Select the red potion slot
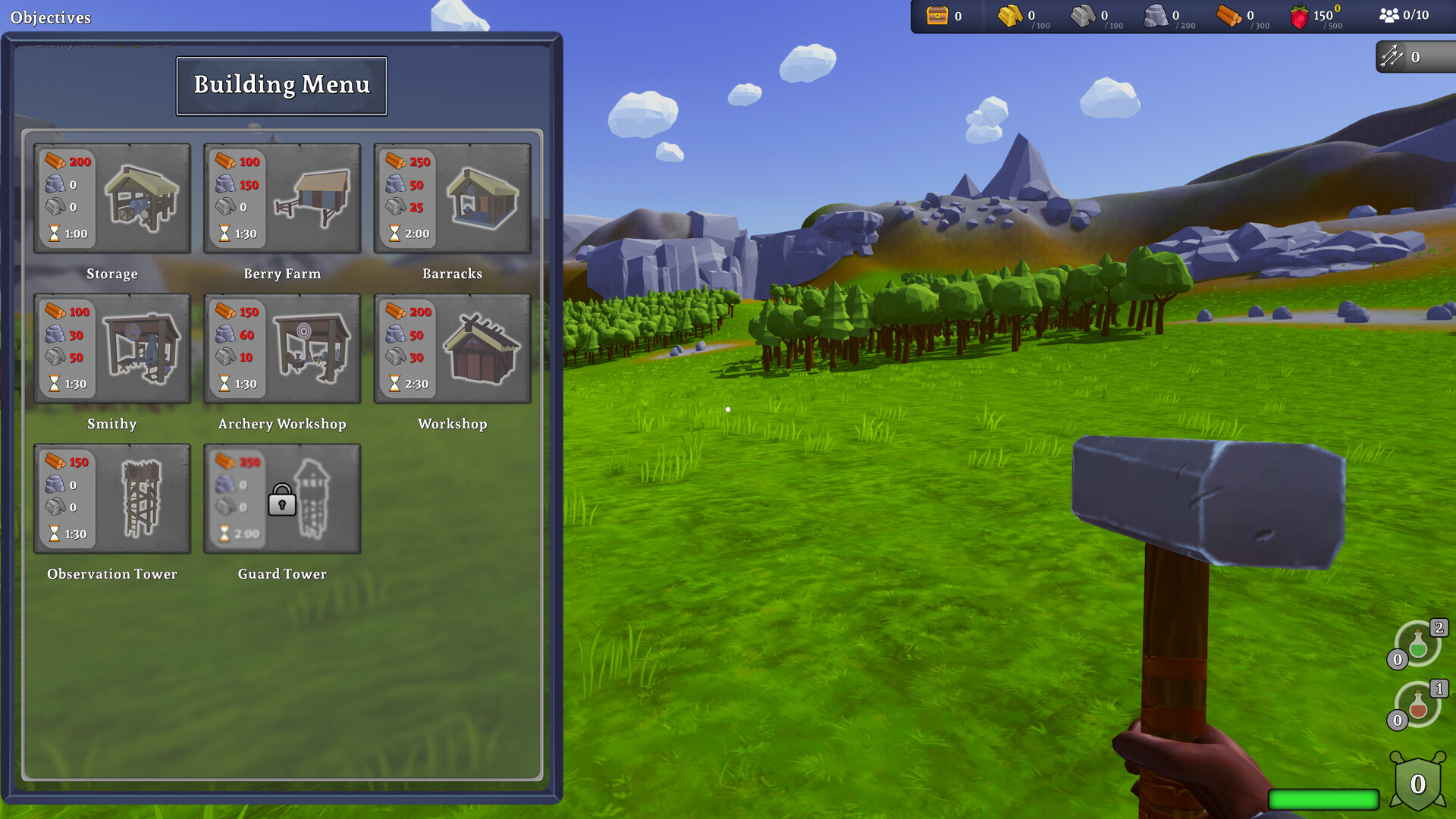 point(1418,705)
